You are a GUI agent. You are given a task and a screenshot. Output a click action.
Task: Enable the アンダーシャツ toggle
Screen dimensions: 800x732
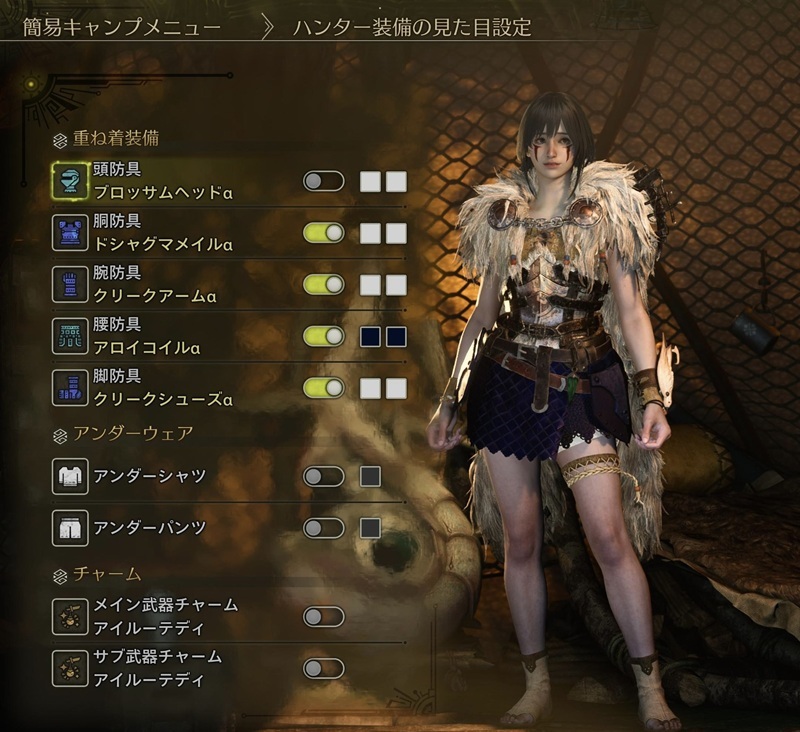click(323, 476)
